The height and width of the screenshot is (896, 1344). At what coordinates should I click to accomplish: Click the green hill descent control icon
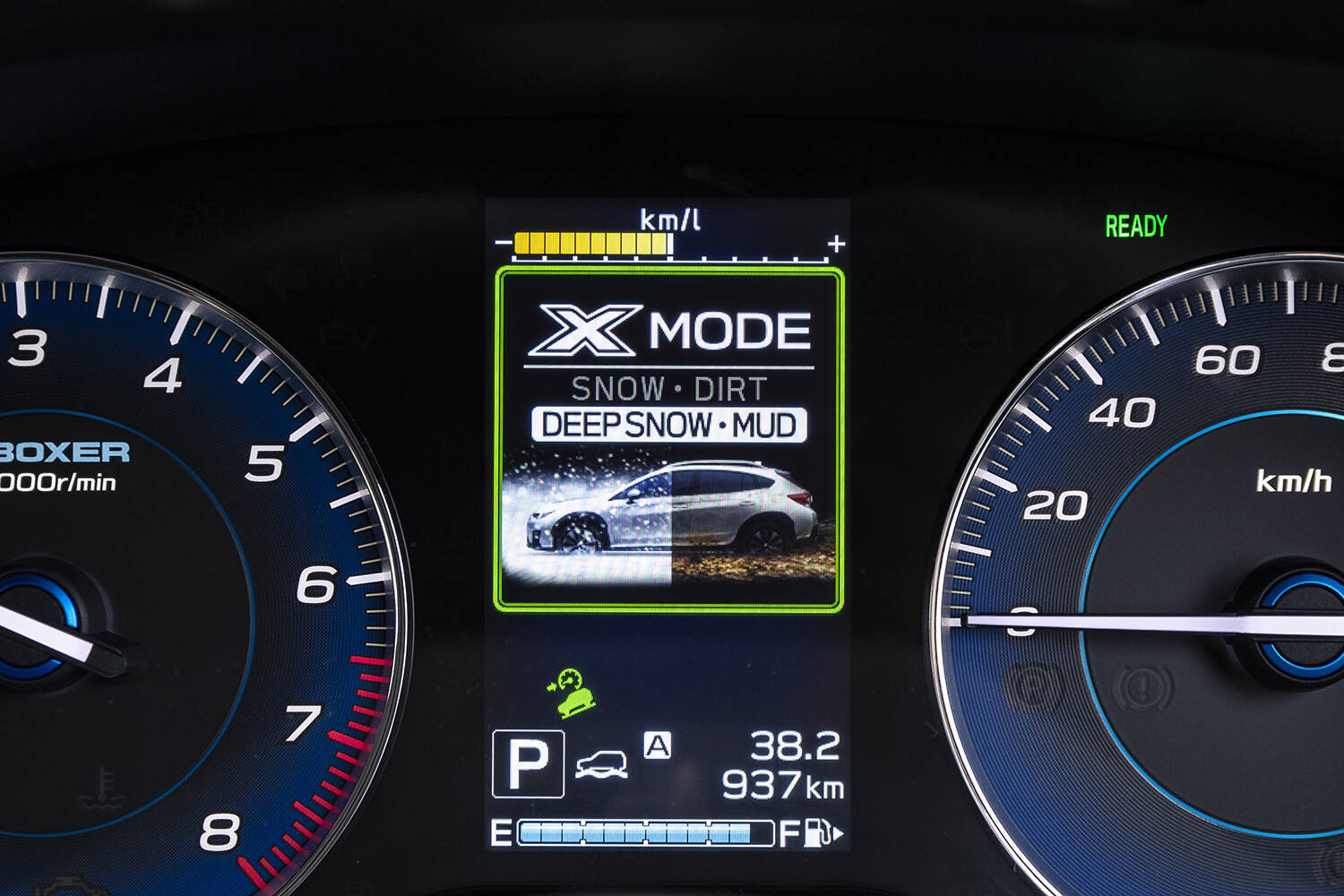[x=572, y=693]
